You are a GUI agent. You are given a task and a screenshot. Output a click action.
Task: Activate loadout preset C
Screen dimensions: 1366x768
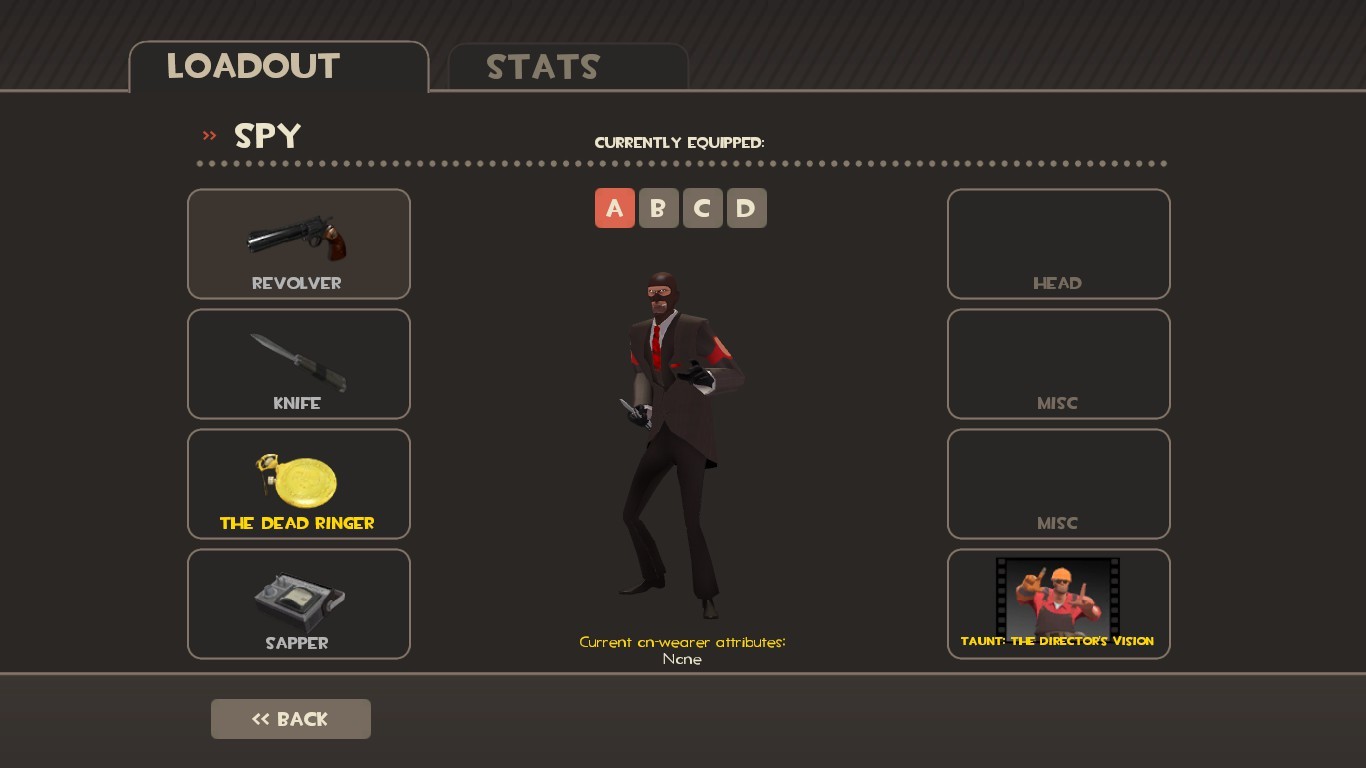coord(703,208)
